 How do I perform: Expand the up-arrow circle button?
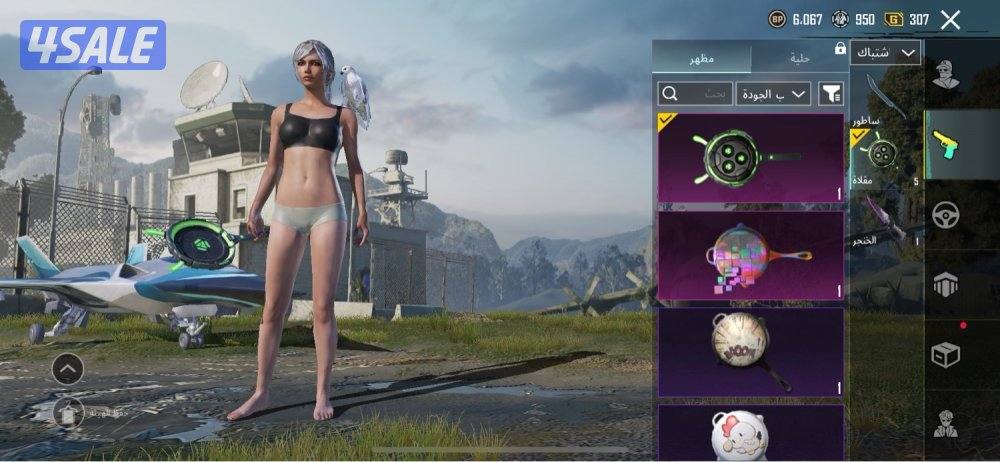[67, 369]
